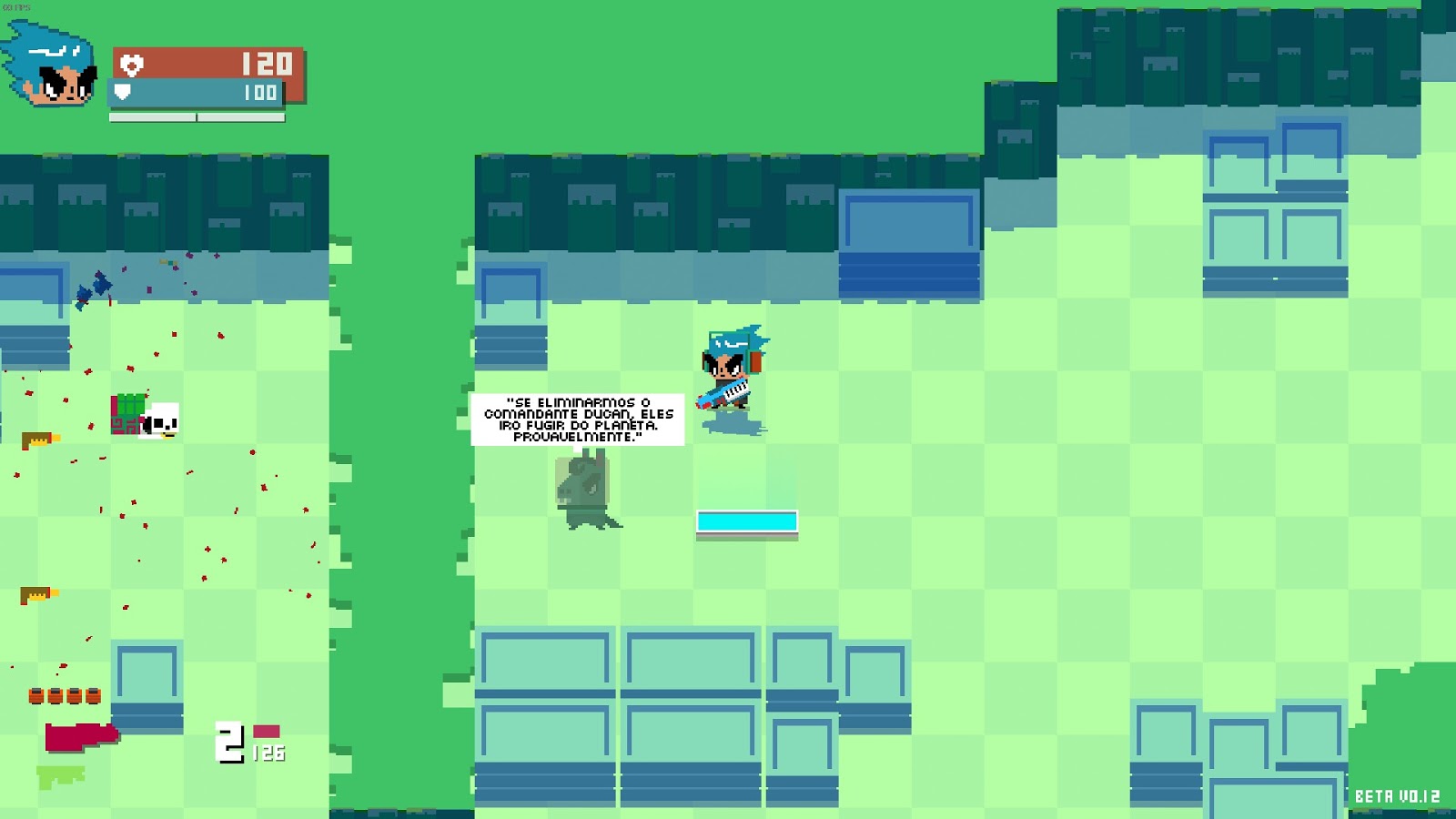Select the heart icon on the health bar

[130, 65]
